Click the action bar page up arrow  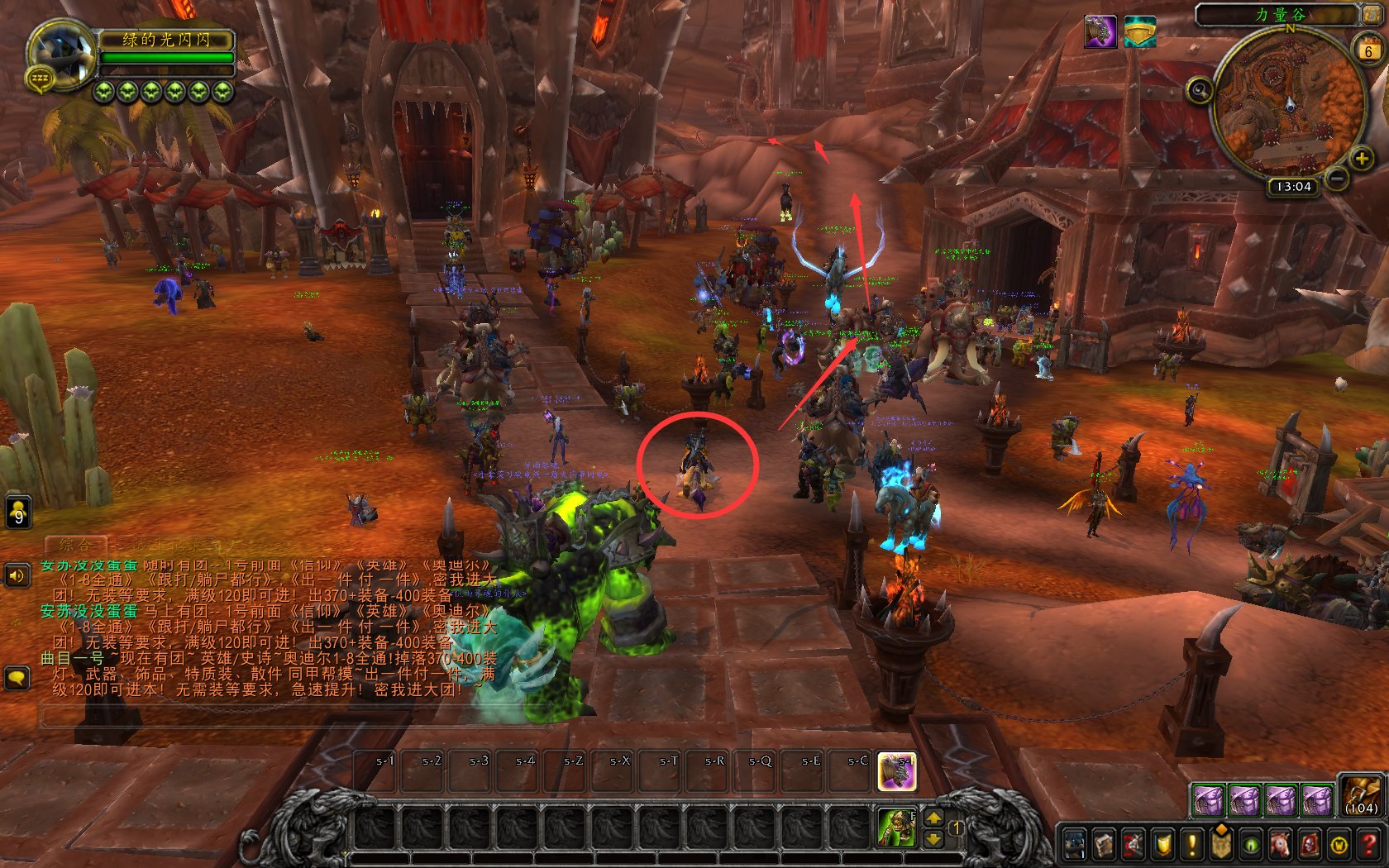tap(933, 818)
